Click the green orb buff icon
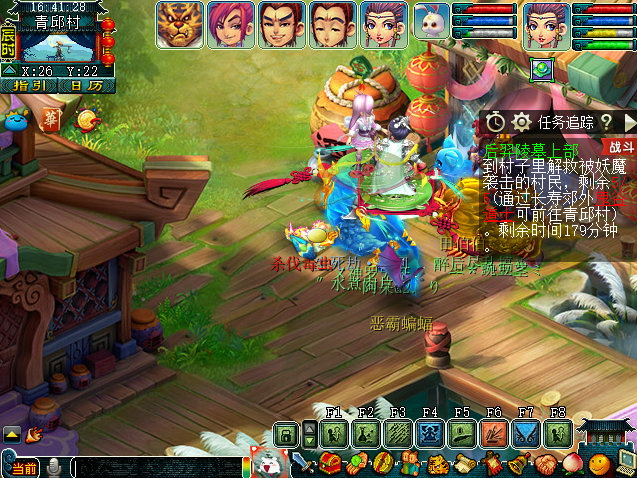The height and width of the screenshot is (478, 637). click(x=541, y=69)
